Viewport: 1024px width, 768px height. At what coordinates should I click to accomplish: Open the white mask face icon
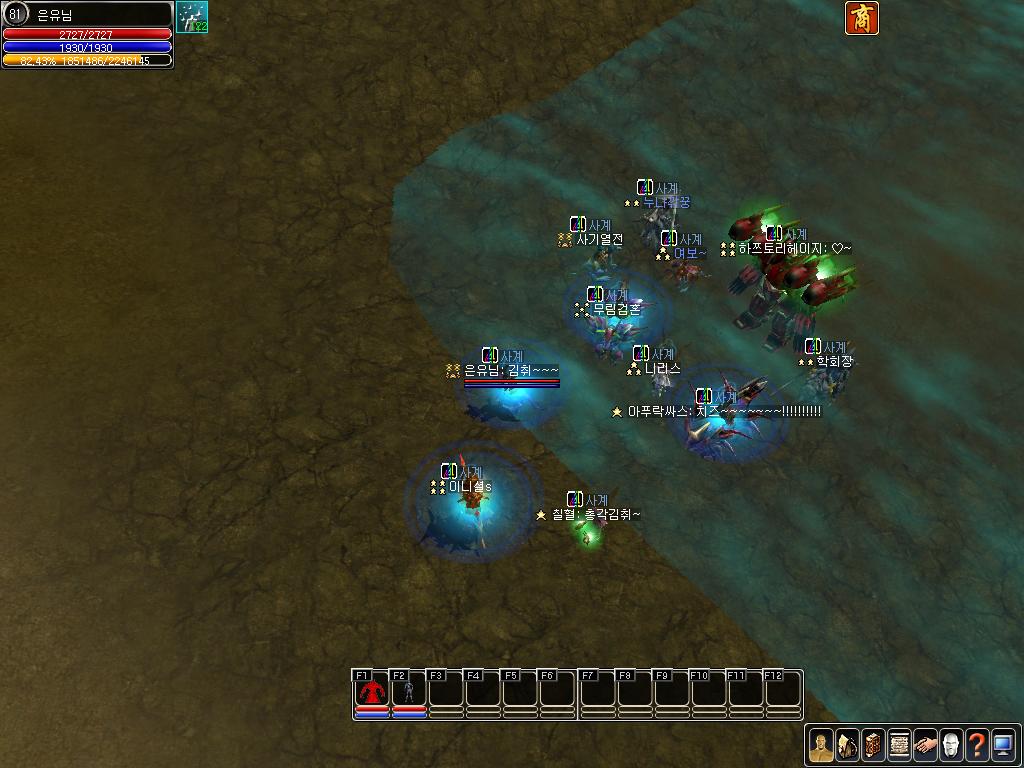pyautogui.click(x=951, y=745)
